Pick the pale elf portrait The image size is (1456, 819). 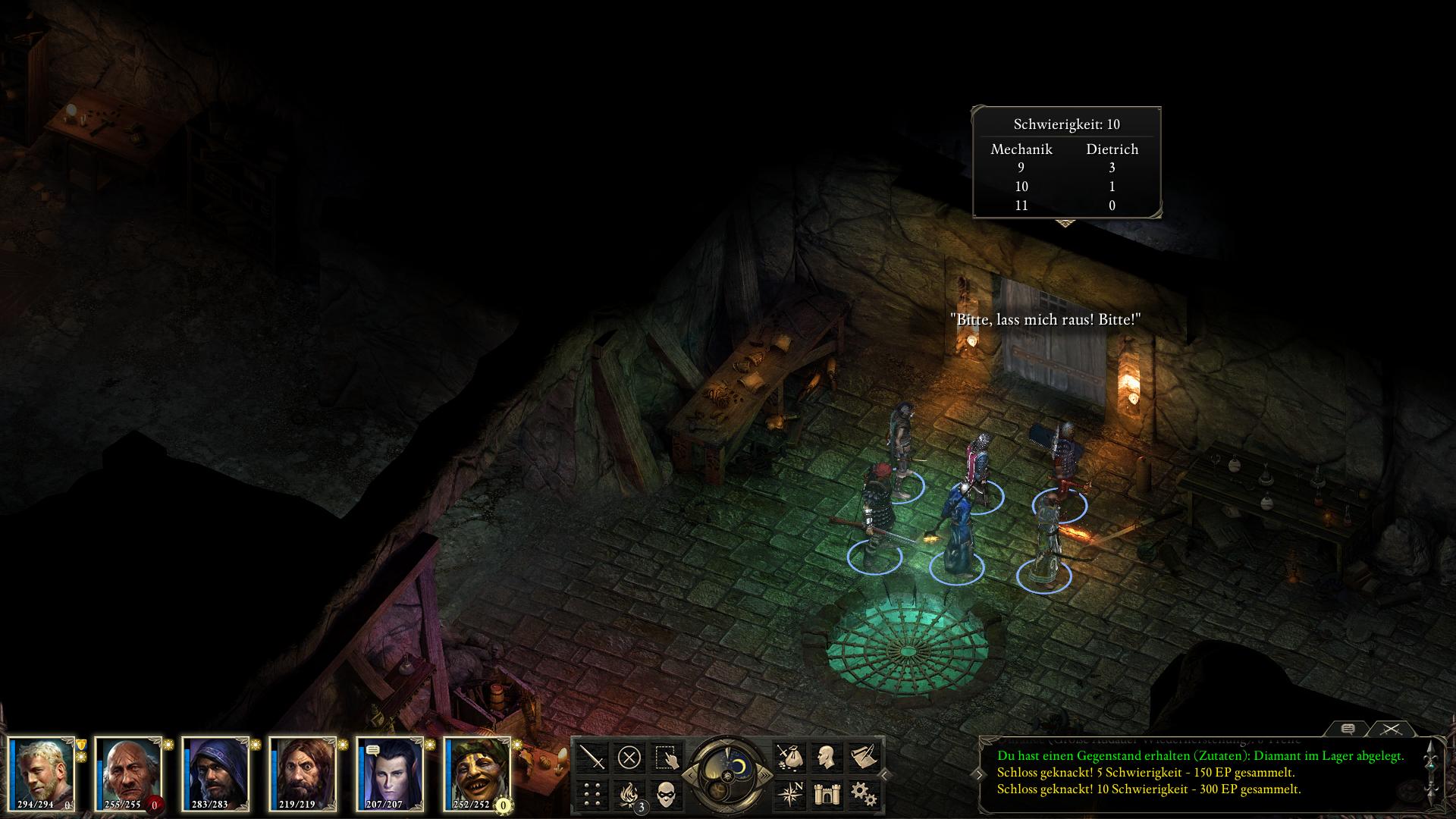click(x=390, y=772)
